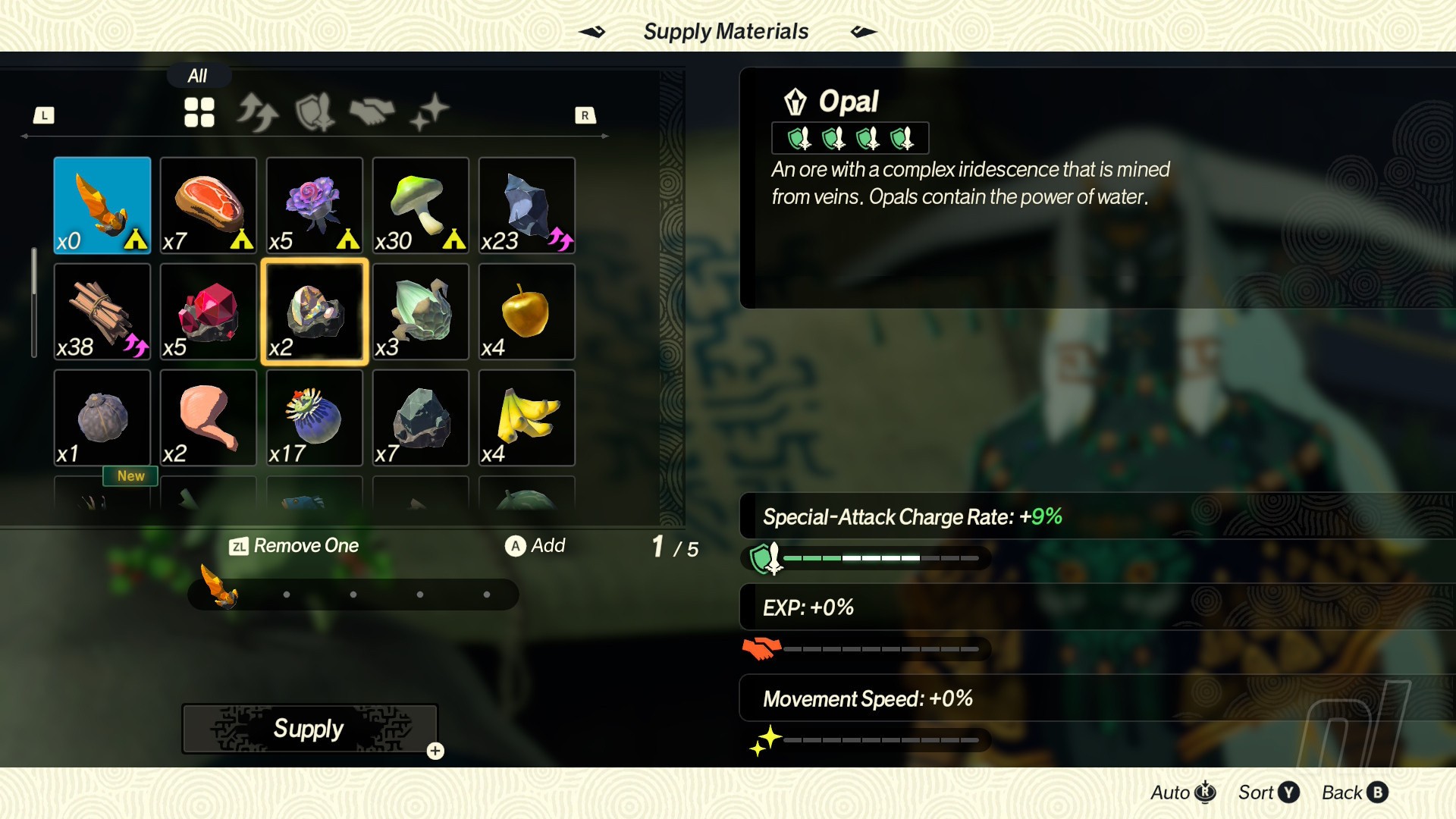Select the dark flint ore slot
The image size is (1456, 819).
tap(527, 205)
